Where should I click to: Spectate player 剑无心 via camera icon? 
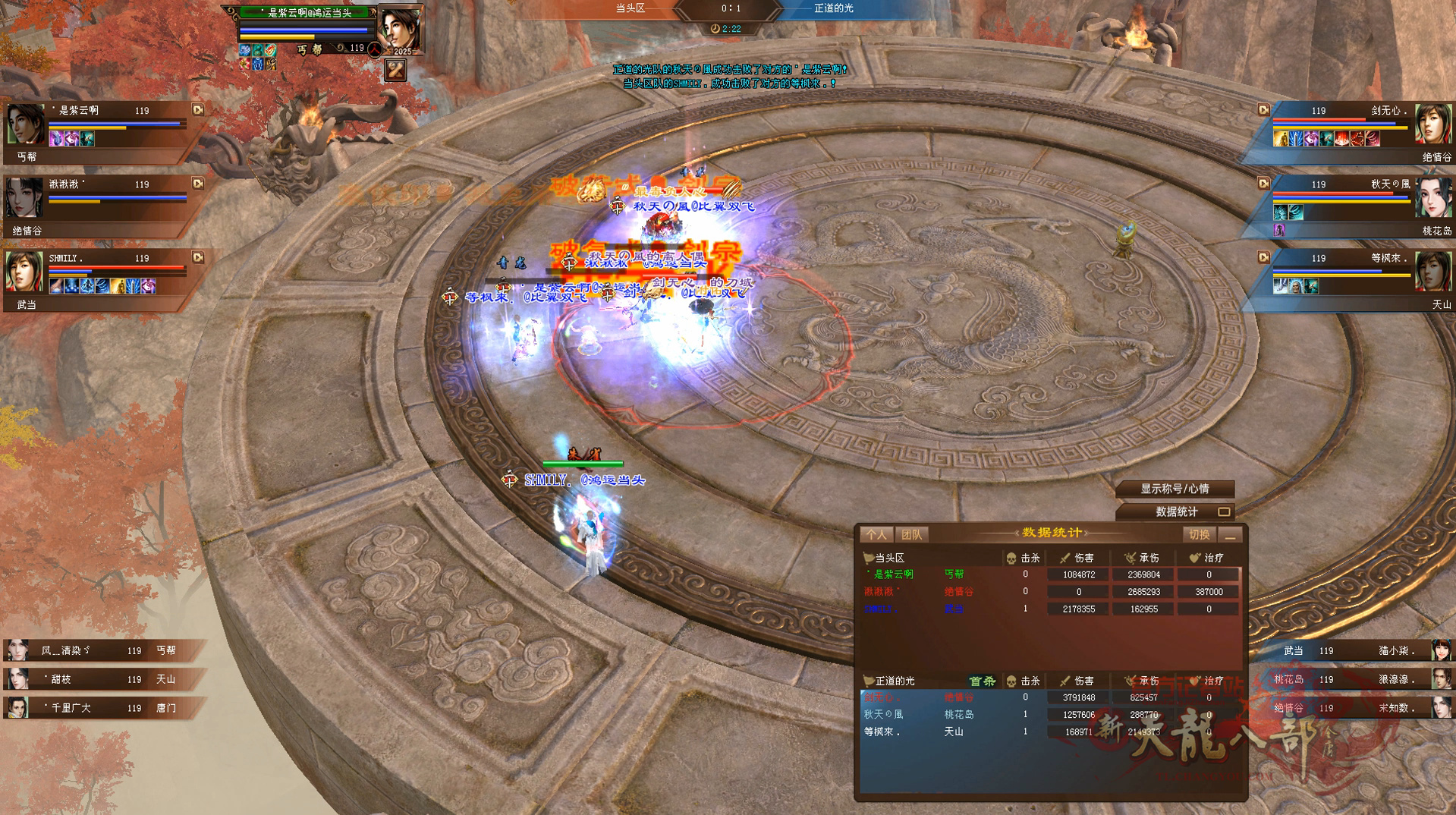pos(1263,110)
